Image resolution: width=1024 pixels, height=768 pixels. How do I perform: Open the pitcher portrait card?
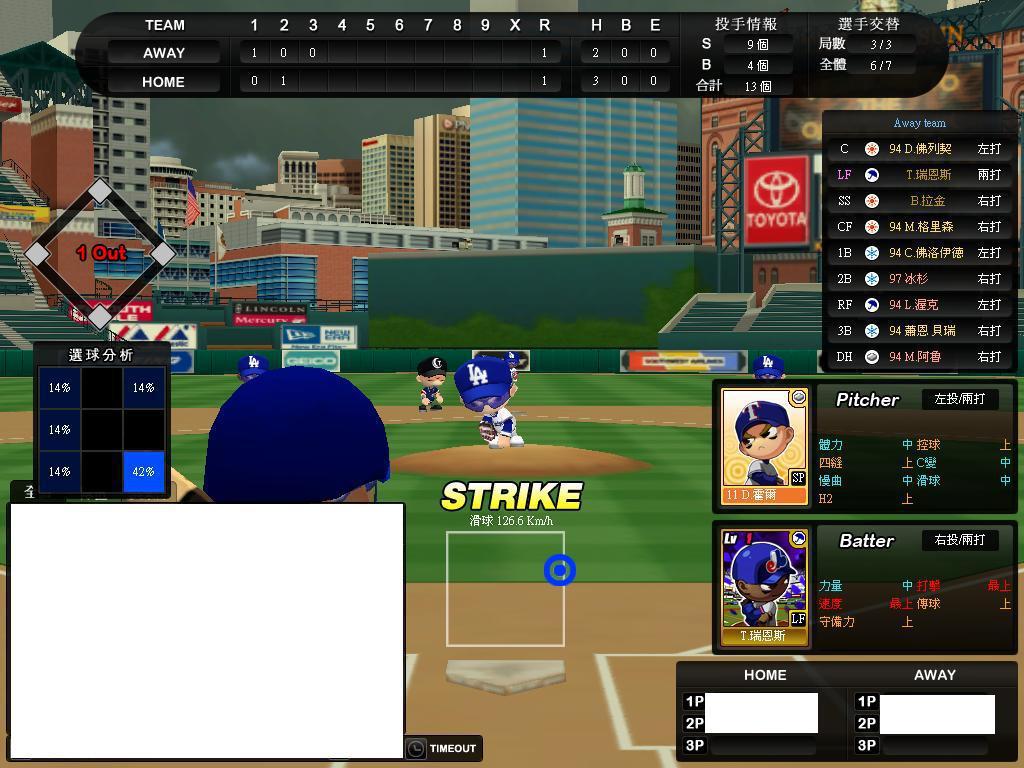point(765,445)
